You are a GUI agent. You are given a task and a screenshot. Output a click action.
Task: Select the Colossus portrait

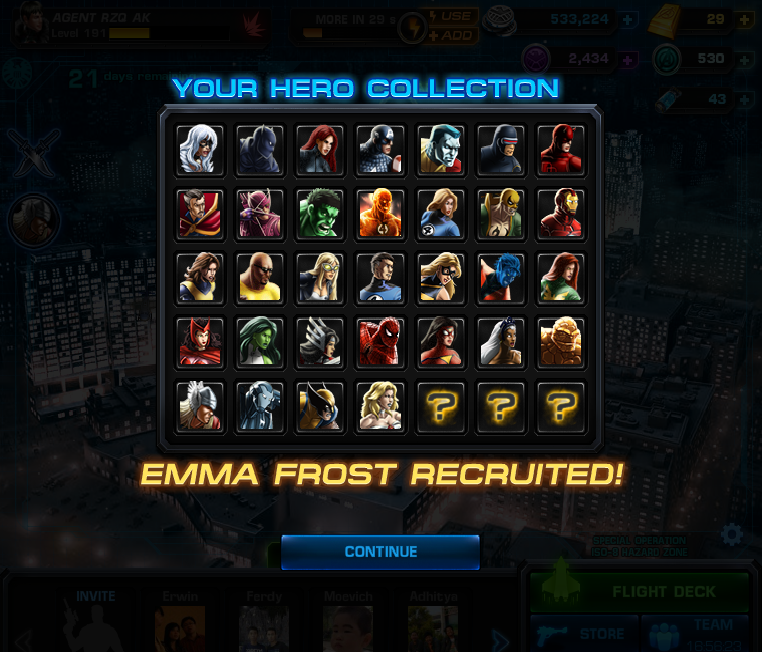tap(440, 149)
